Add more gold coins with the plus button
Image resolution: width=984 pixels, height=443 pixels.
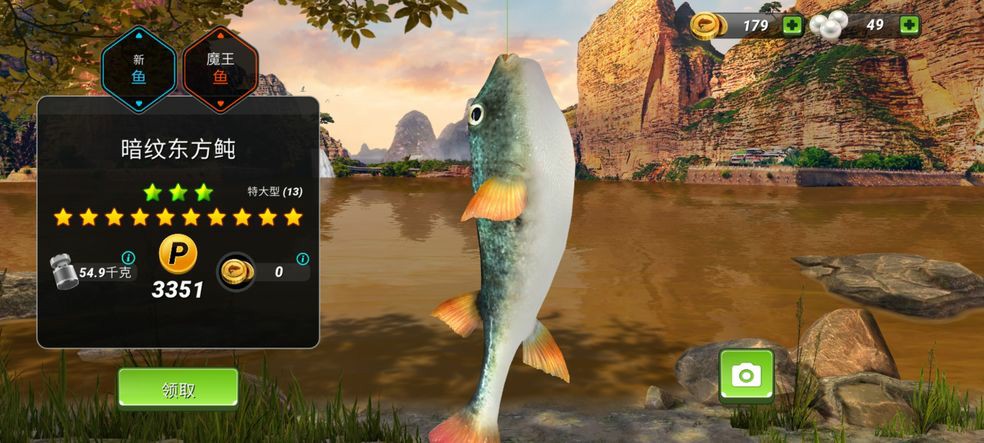[792, 25]
